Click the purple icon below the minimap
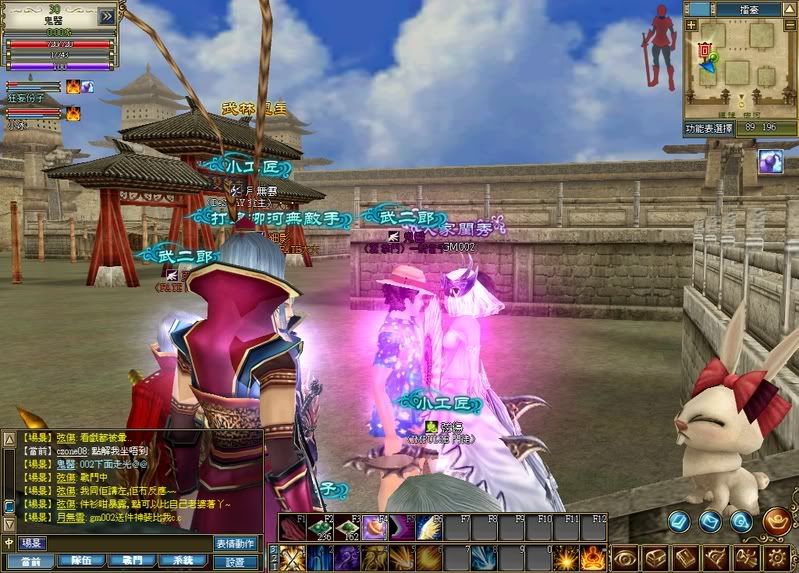This screenshot has width=799, height=573. point(769,162)
